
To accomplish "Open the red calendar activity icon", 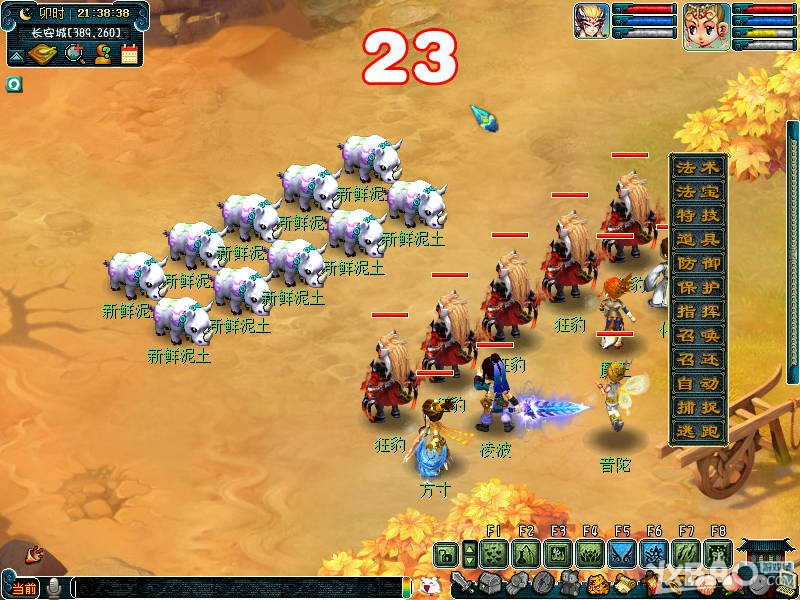I will (129, 54).
